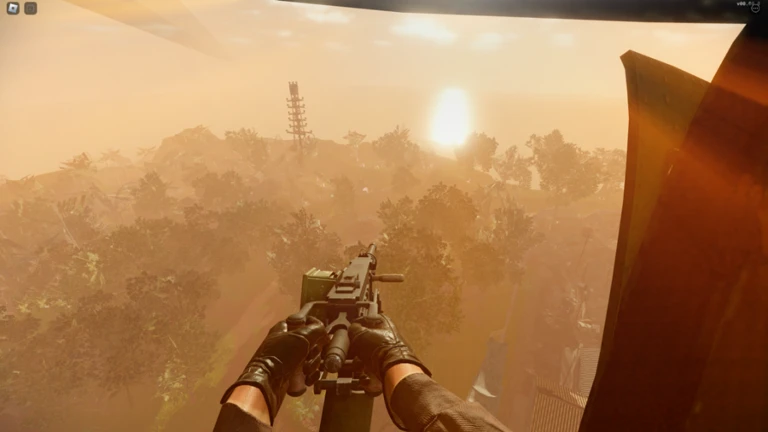Toggle the chat window icon
Viewport: 768px width, 432px height.
(31, 8)
